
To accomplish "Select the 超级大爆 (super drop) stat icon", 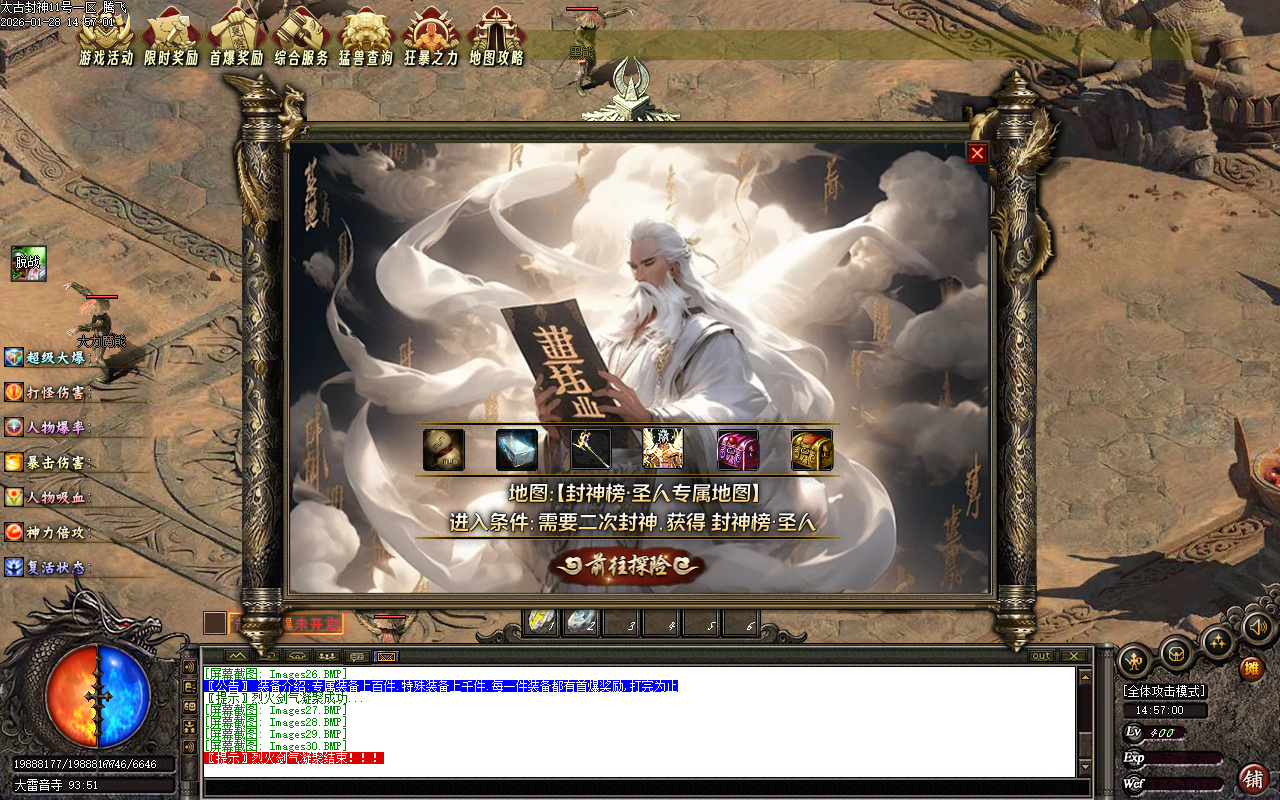I will 12,357.
